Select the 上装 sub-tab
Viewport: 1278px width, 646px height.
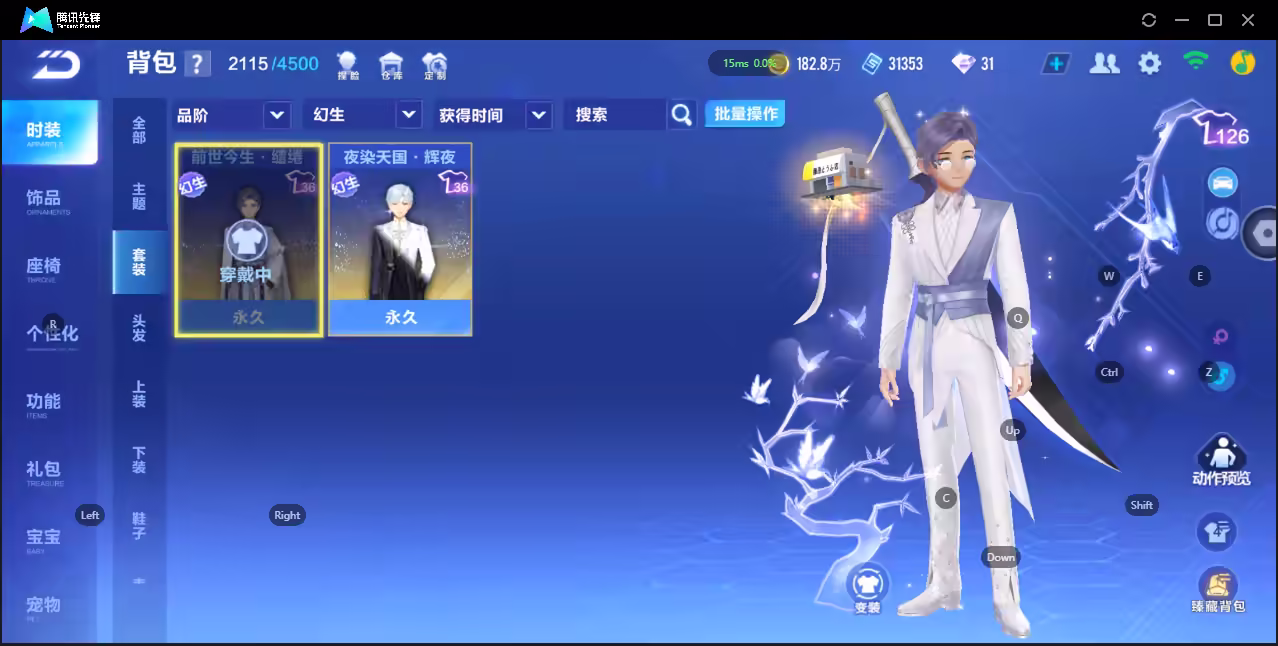click(139, 394)
